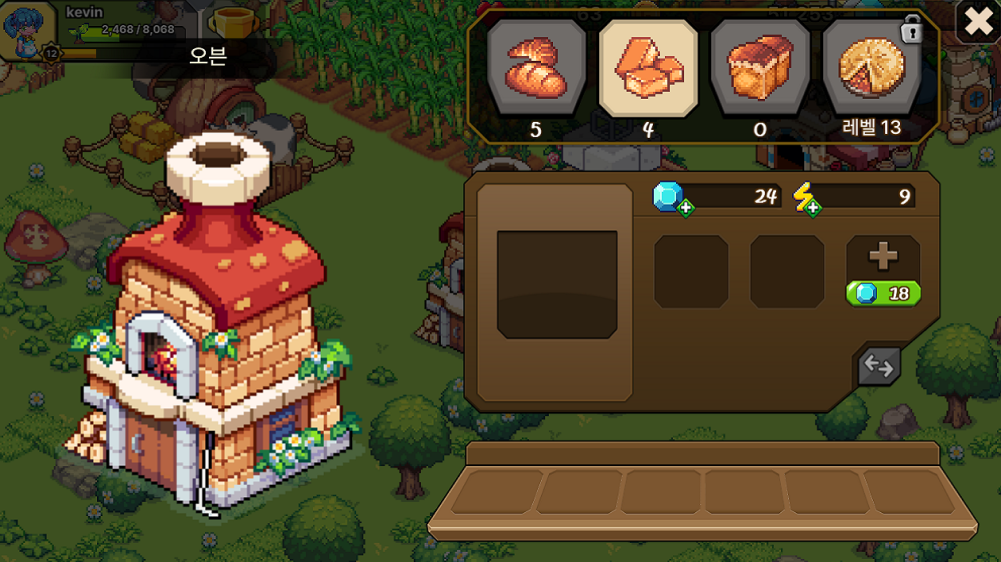Image resolution: width=1001 pixels, height=562 pixels.
Task: Open kevin's player profile avatar
Action: pos(23,30)
